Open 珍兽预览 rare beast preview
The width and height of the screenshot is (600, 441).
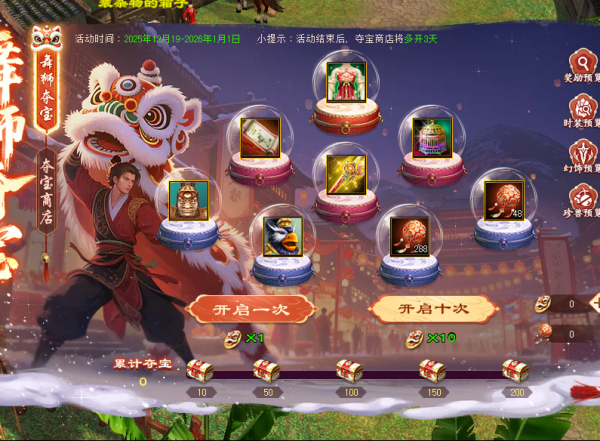pos(583,202)
